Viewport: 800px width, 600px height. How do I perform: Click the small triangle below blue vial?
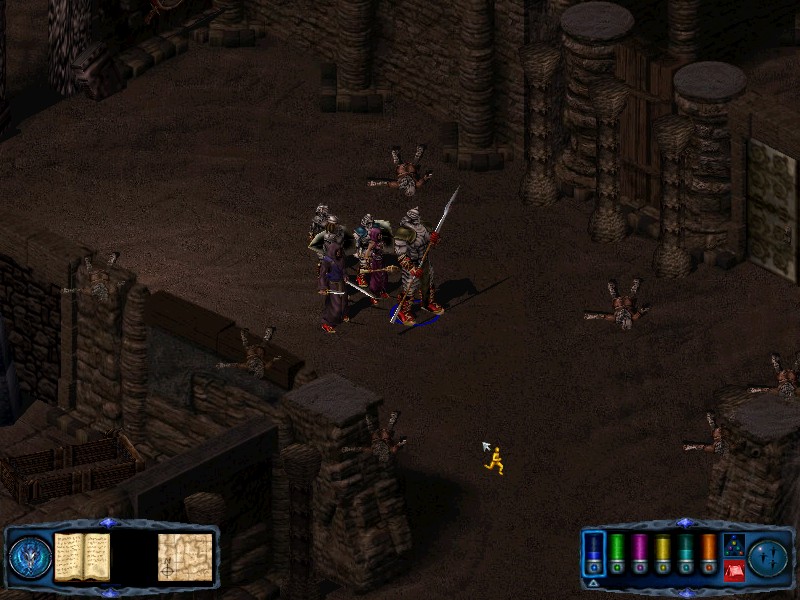594,582
